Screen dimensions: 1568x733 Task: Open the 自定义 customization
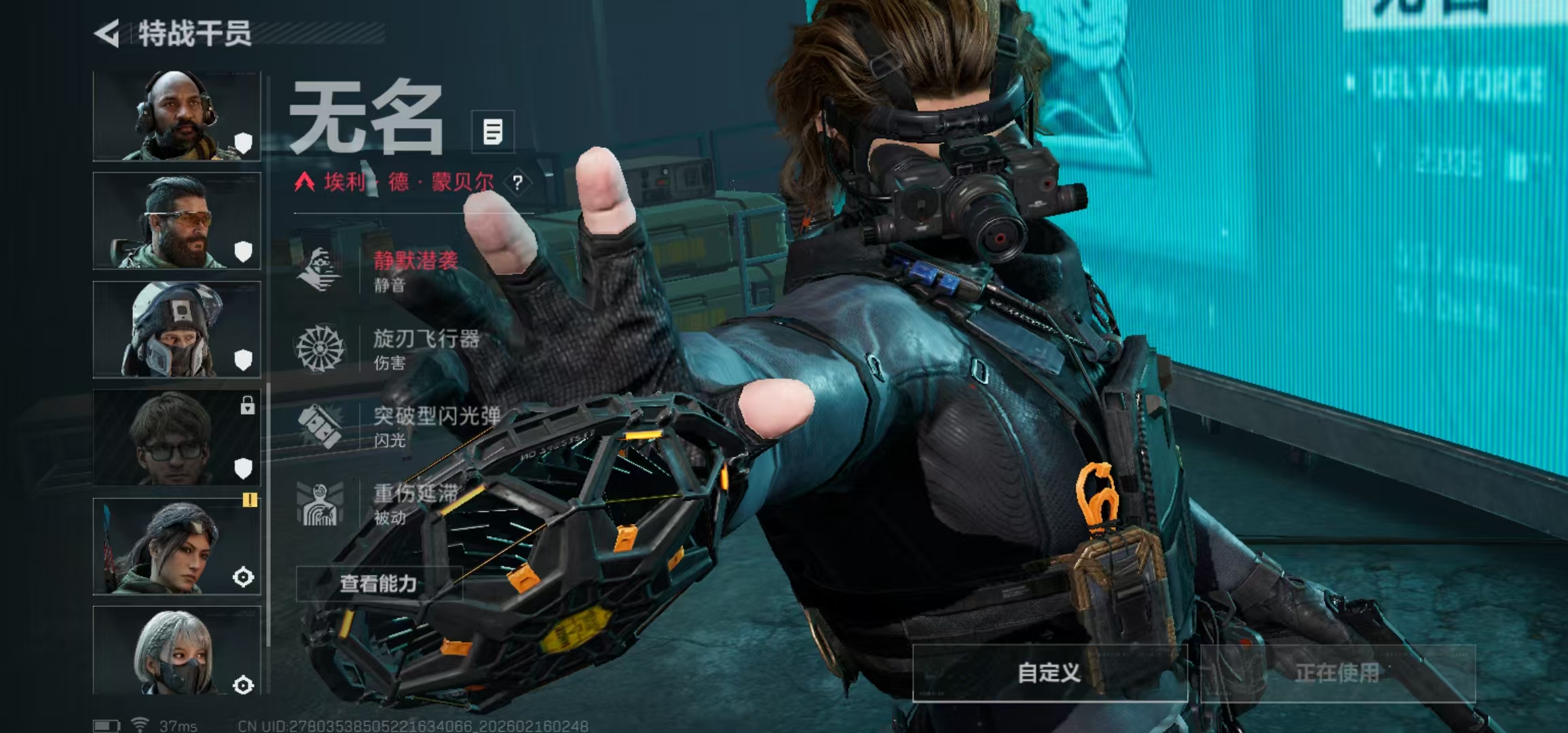pos(1049,673)
